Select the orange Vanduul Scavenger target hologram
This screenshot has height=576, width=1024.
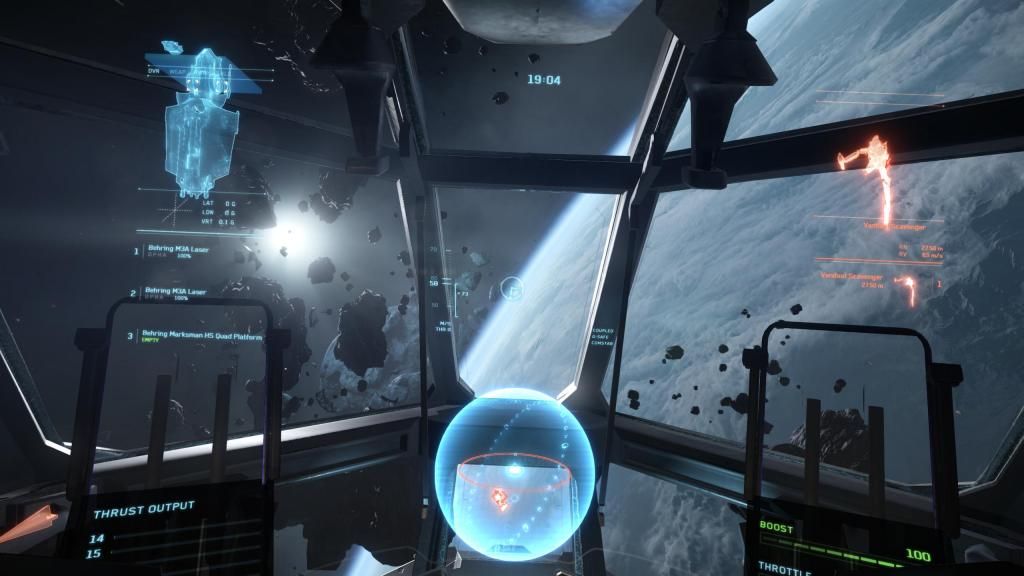(x=874, y=177)
